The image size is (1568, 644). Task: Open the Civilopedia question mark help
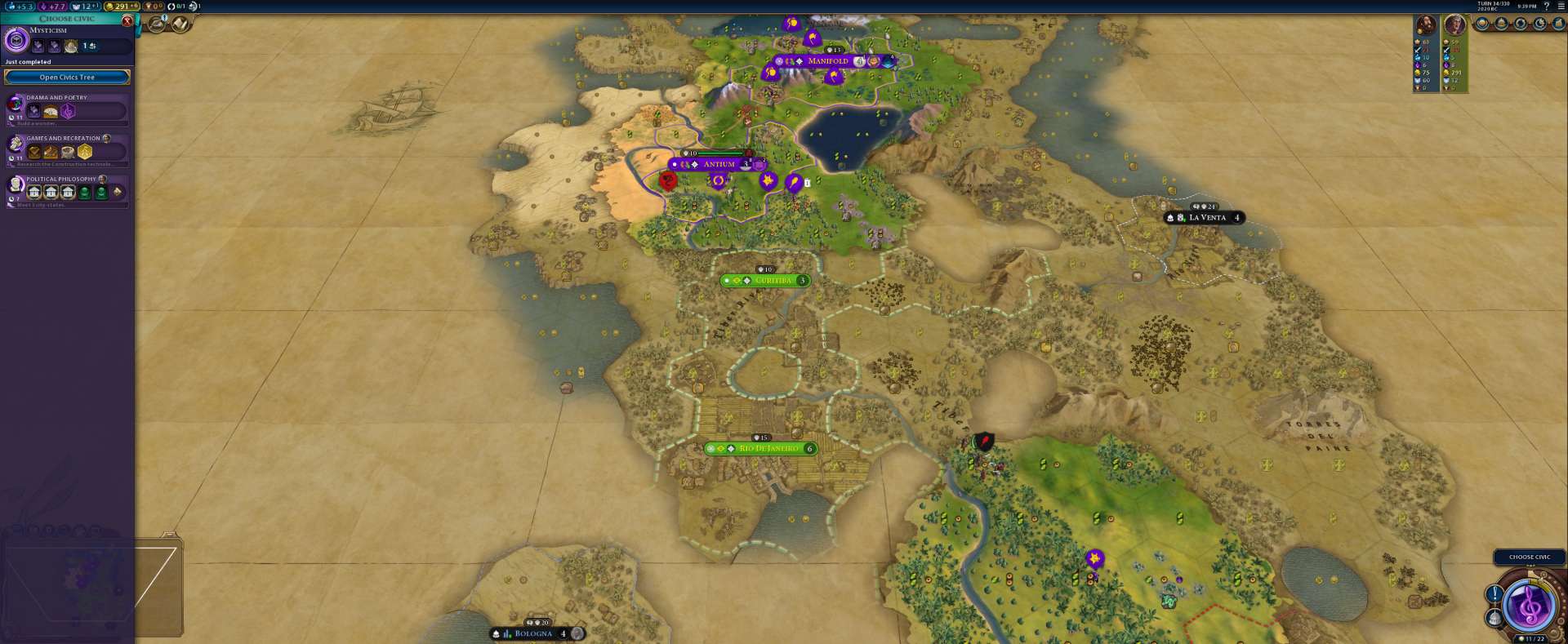(1546, 7)
